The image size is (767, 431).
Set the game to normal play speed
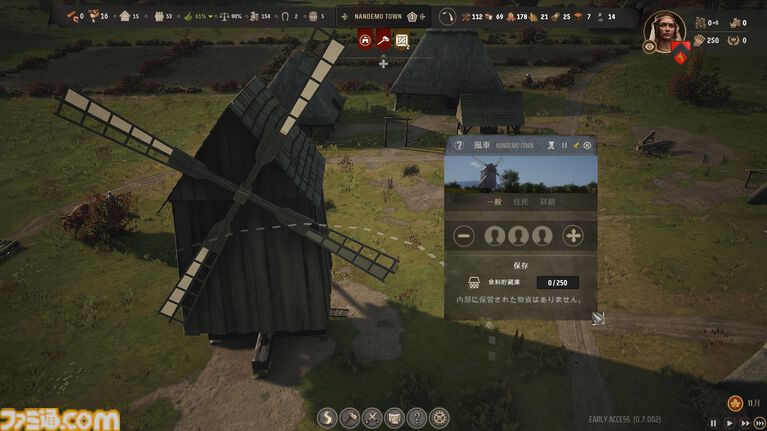(727, 423)
